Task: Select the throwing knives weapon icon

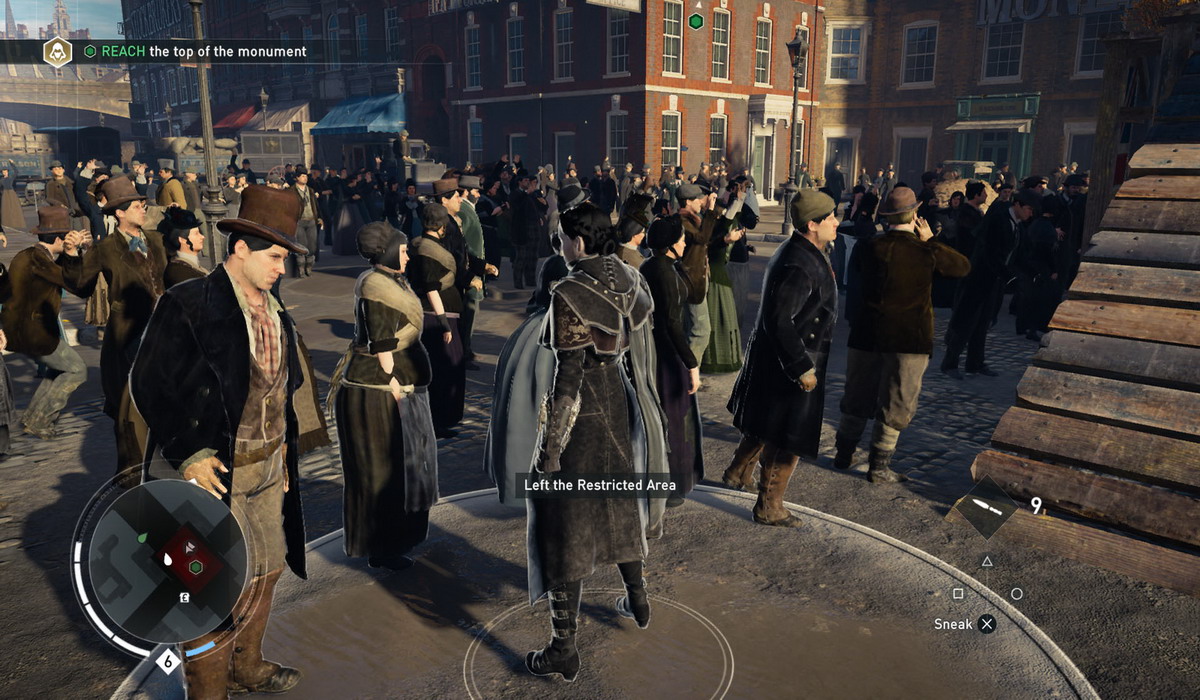Action: (x=985, y=509)
